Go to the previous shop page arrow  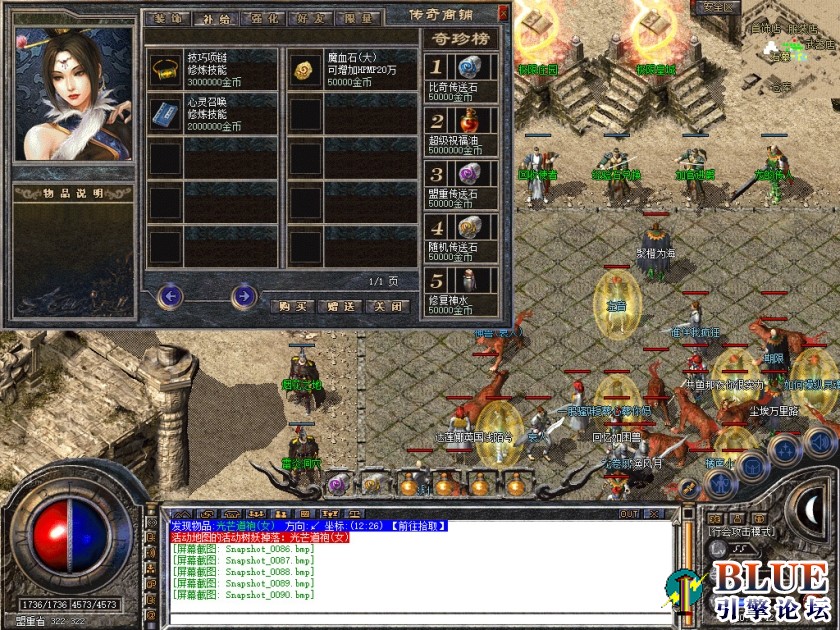coord(171,296)
